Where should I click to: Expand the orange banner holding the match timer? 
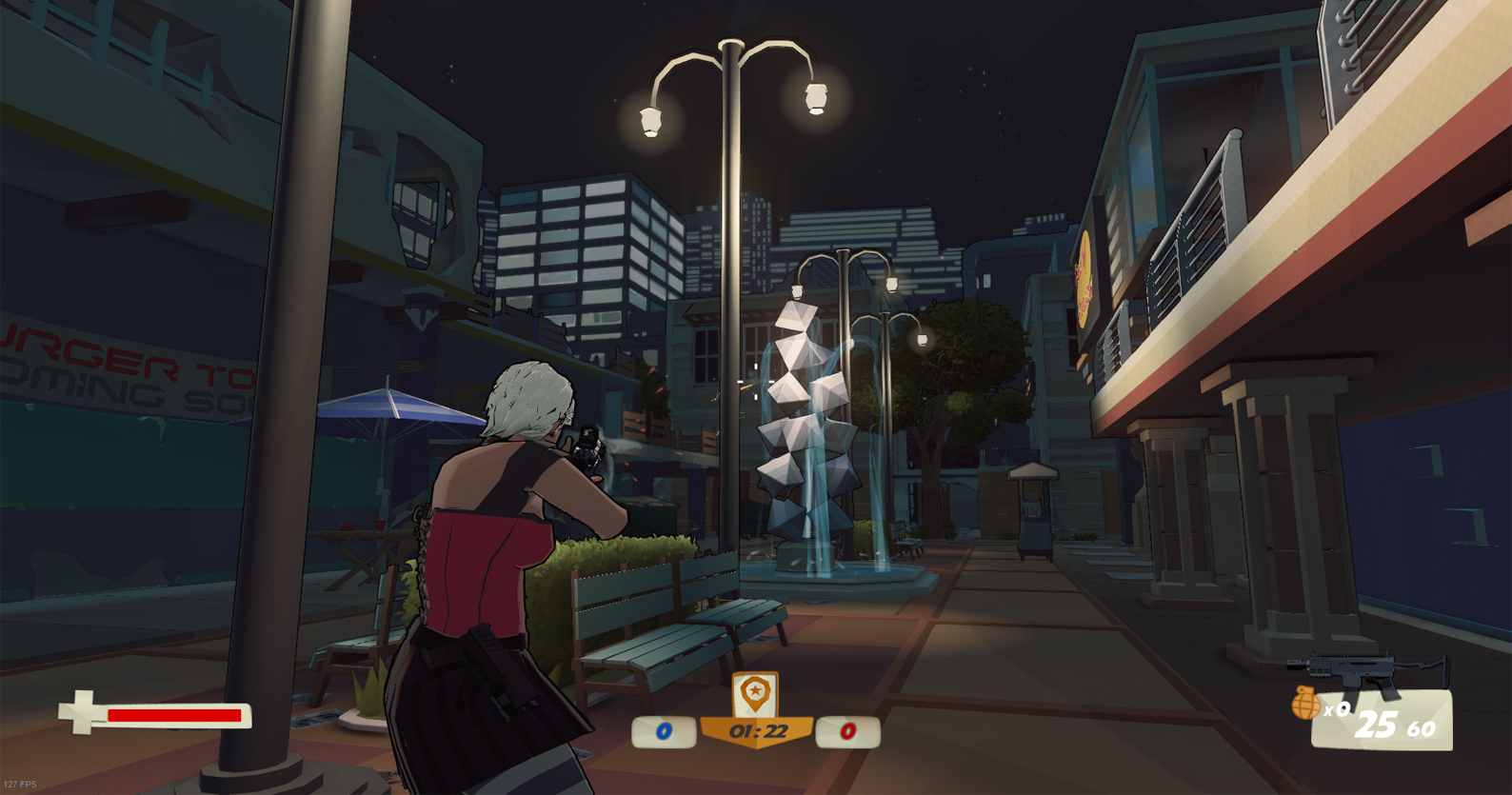(x=758, y=732)
